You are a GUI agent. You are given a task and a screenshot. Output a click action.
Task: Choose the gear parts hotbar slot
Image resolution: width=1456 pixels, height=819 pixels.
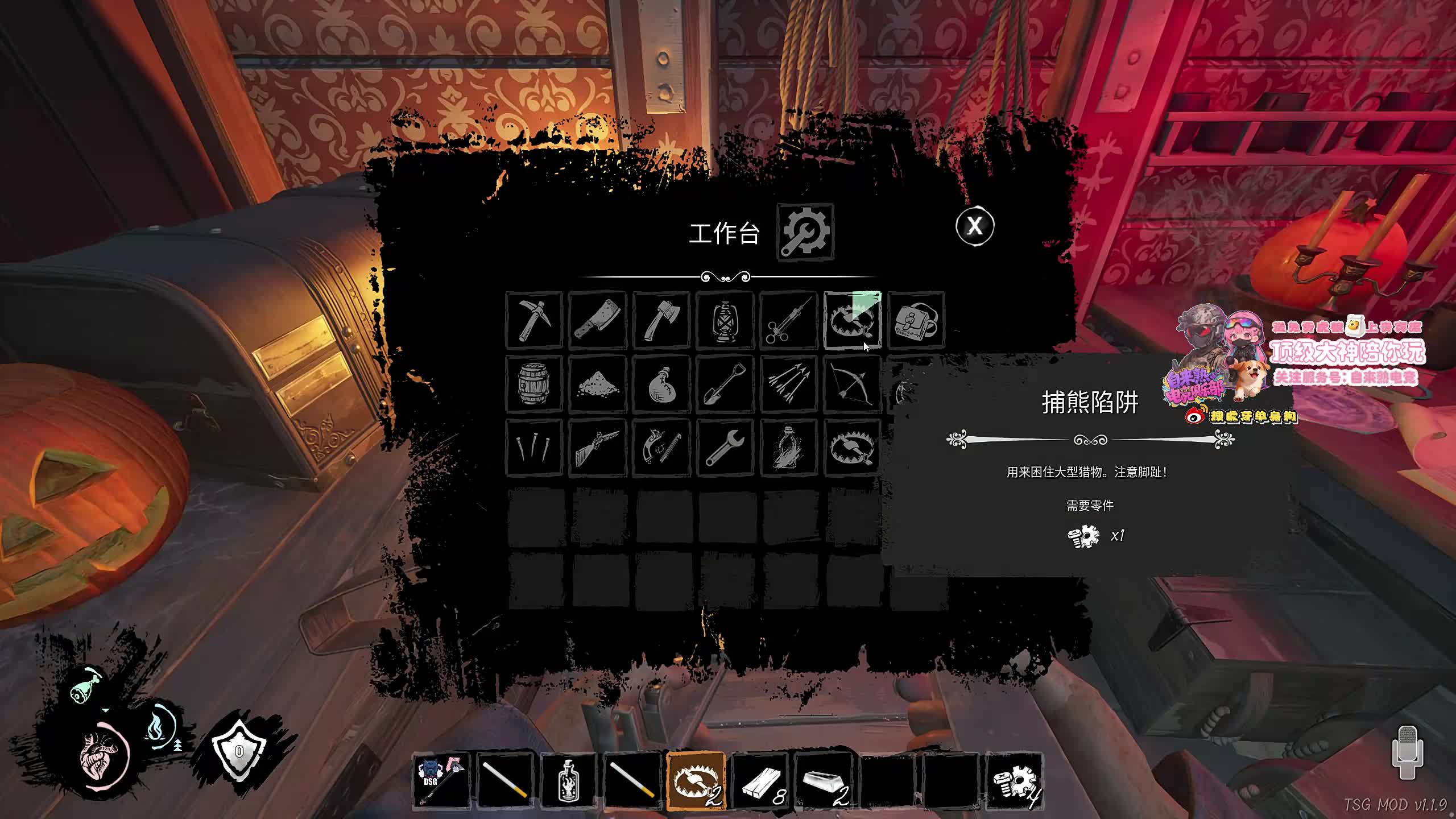tap(1015, 781)
